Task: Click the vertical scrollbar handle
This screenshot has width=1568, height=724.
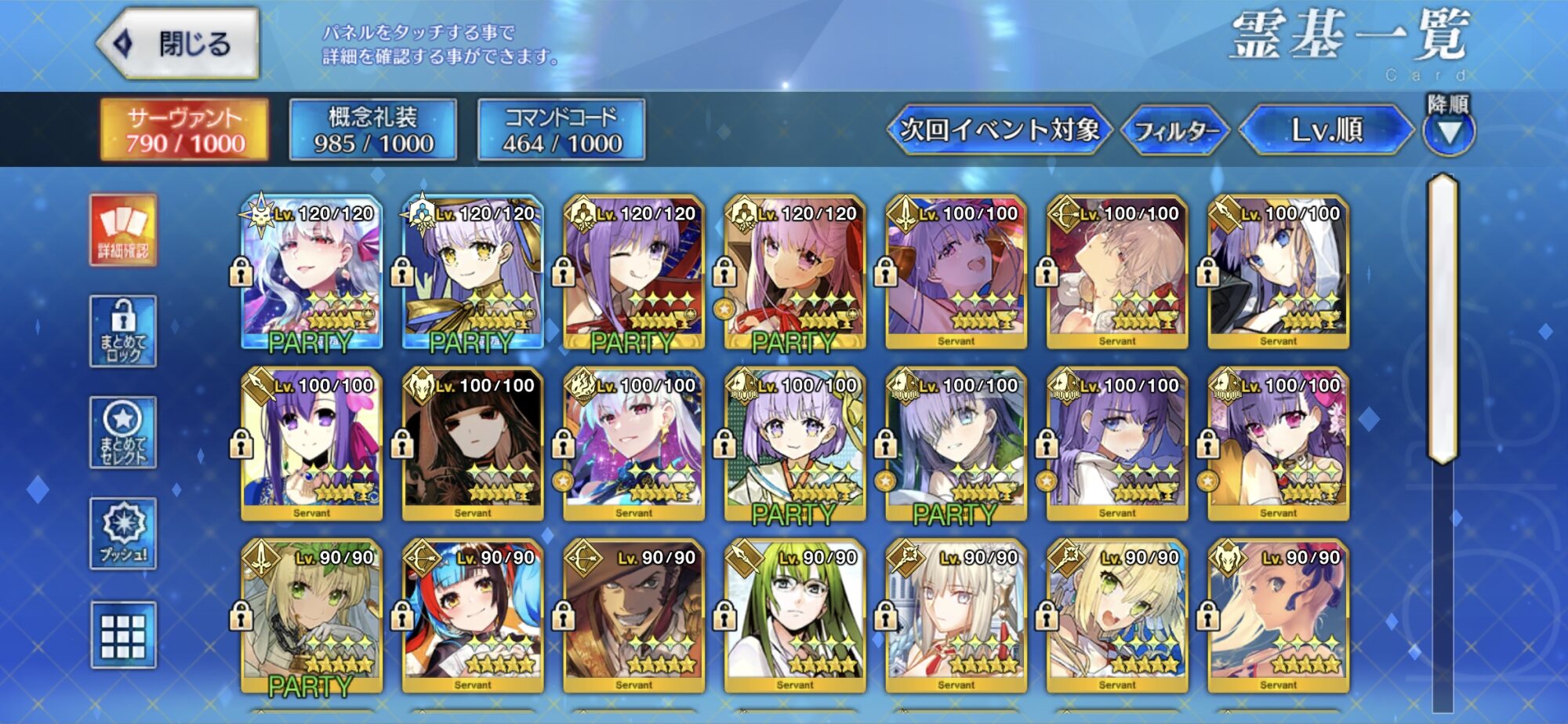Action: tap(1443, 318)
